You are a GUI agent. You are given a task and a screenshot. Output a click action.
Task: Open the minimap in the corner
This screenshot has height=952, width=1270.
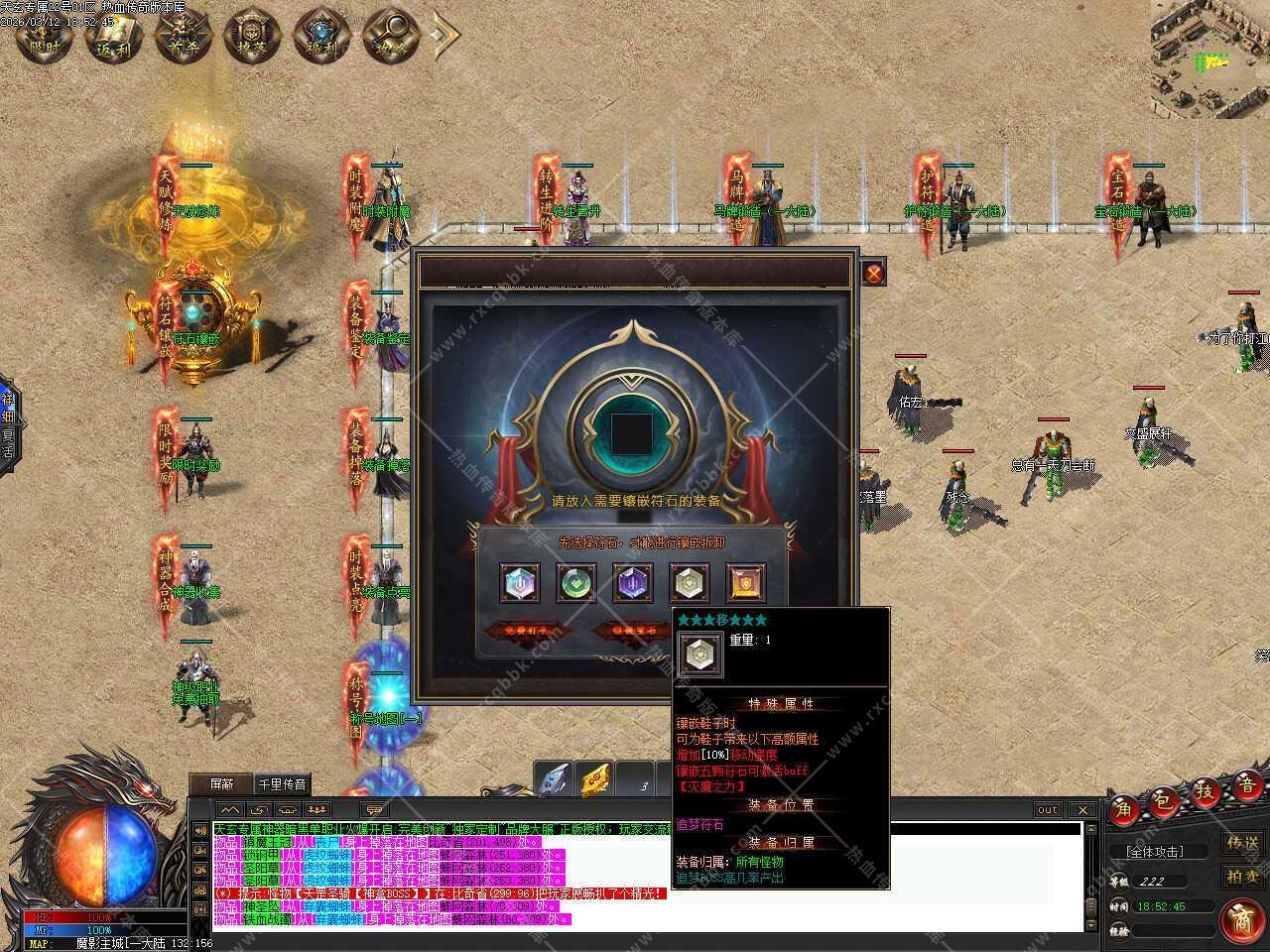[1210, 59]
